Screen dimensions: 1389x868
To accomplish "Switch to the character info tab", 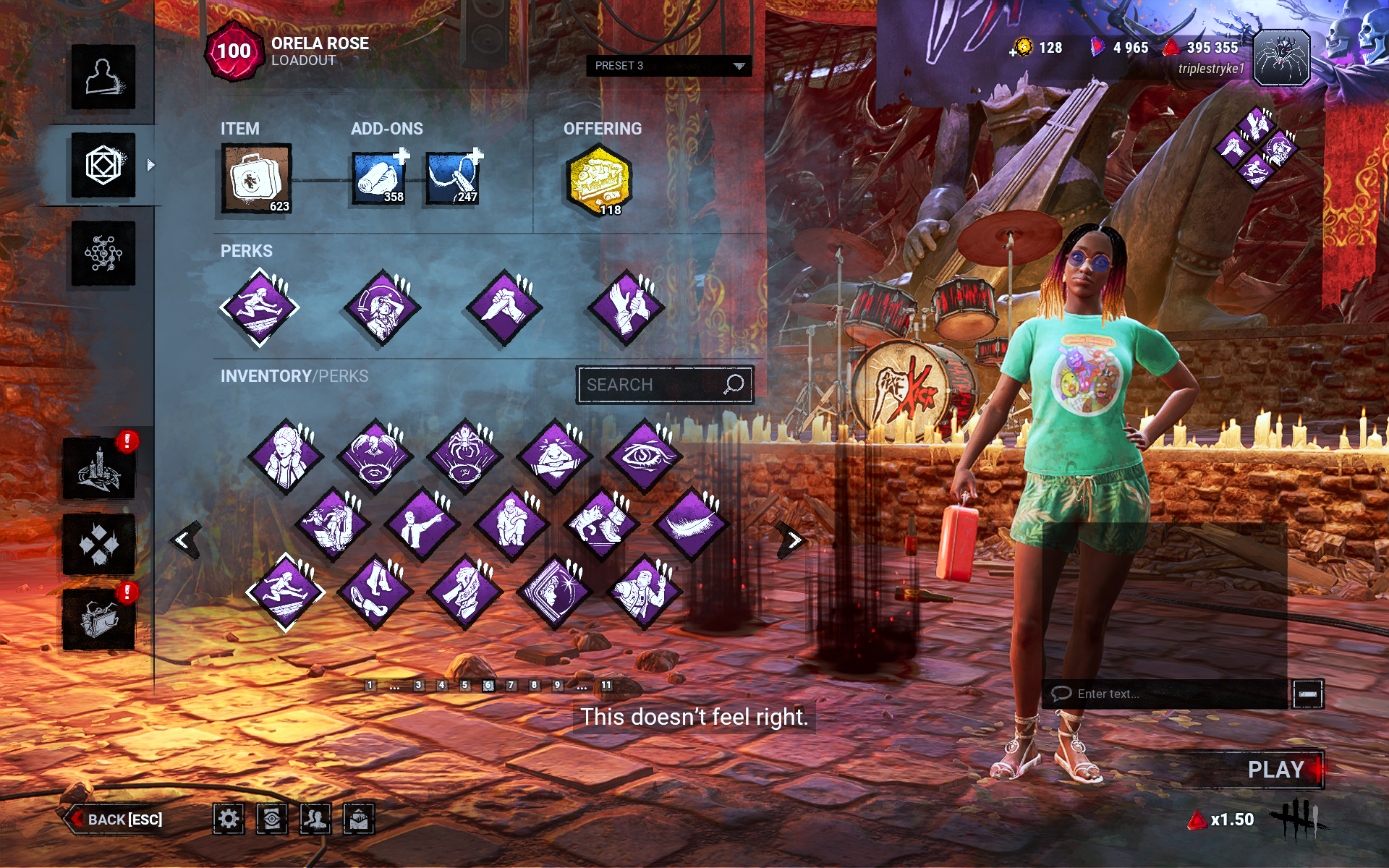I will pyautogui.click(x=103, y=77).
